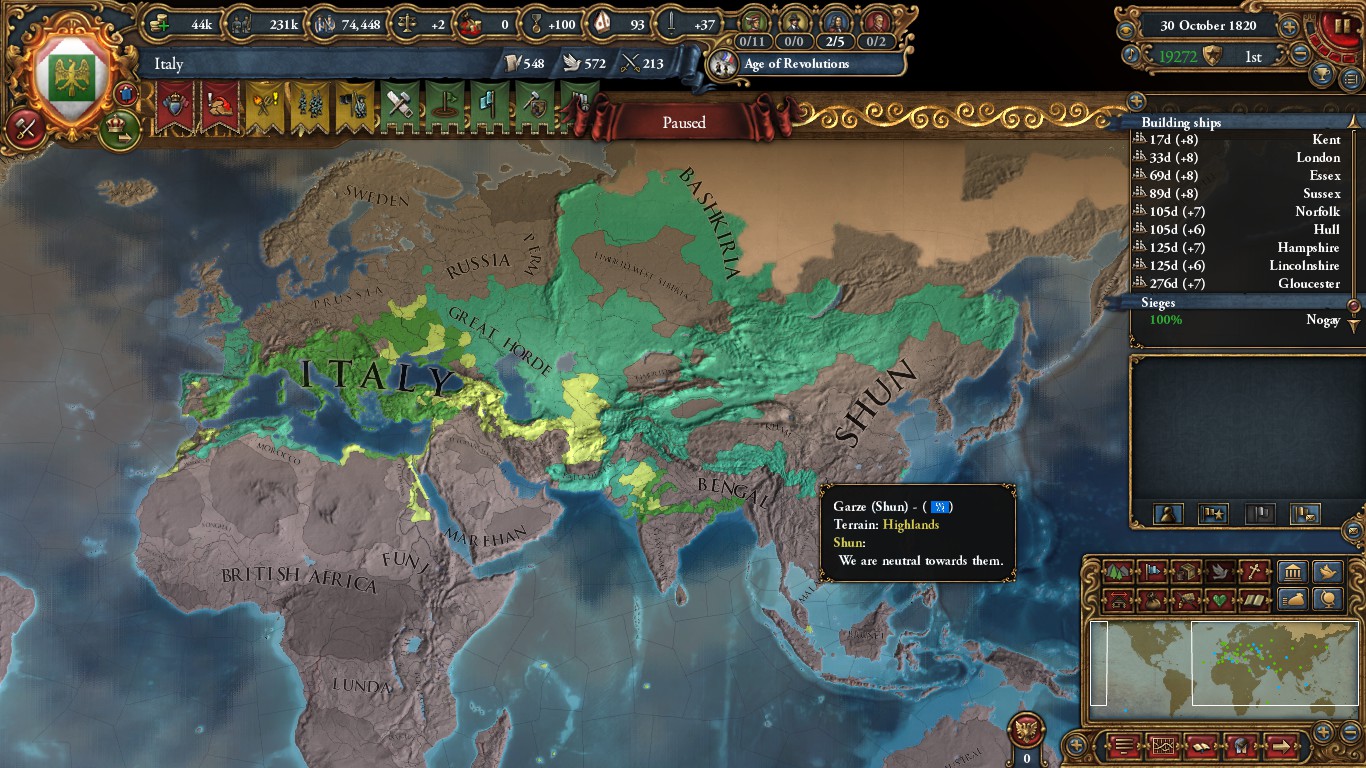Select the opinion mapmode green heart icon

pyautogui.click(x=1220, y=598)
